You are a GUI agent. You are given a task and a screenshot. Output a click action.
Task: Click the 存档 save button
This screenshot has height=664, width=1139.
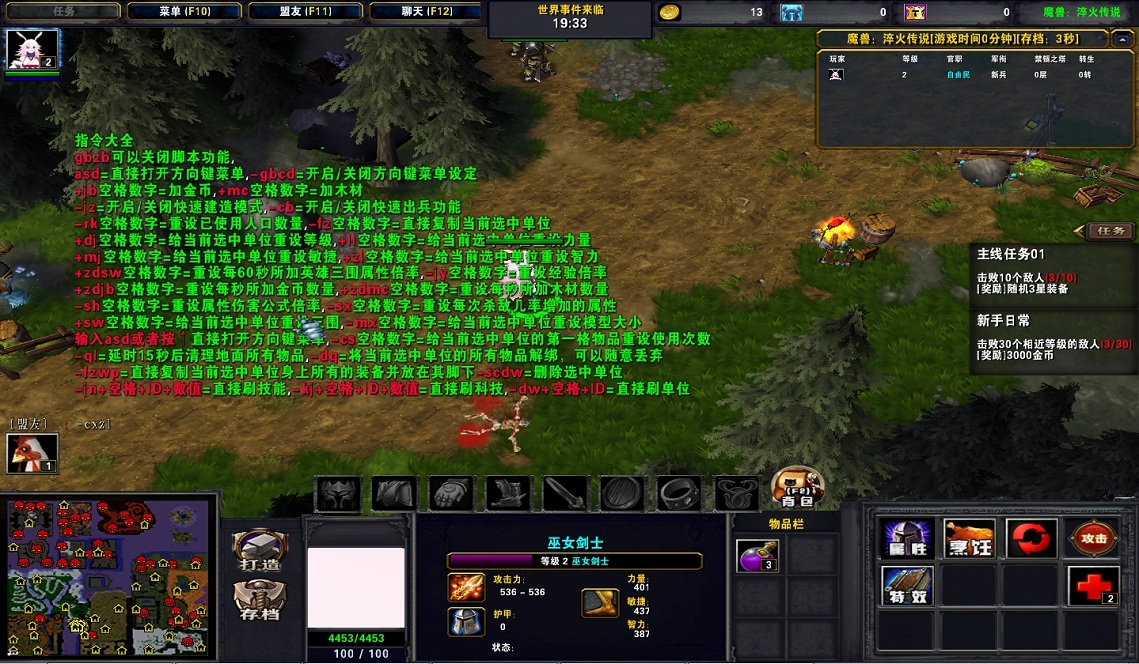tap(259, 603)
